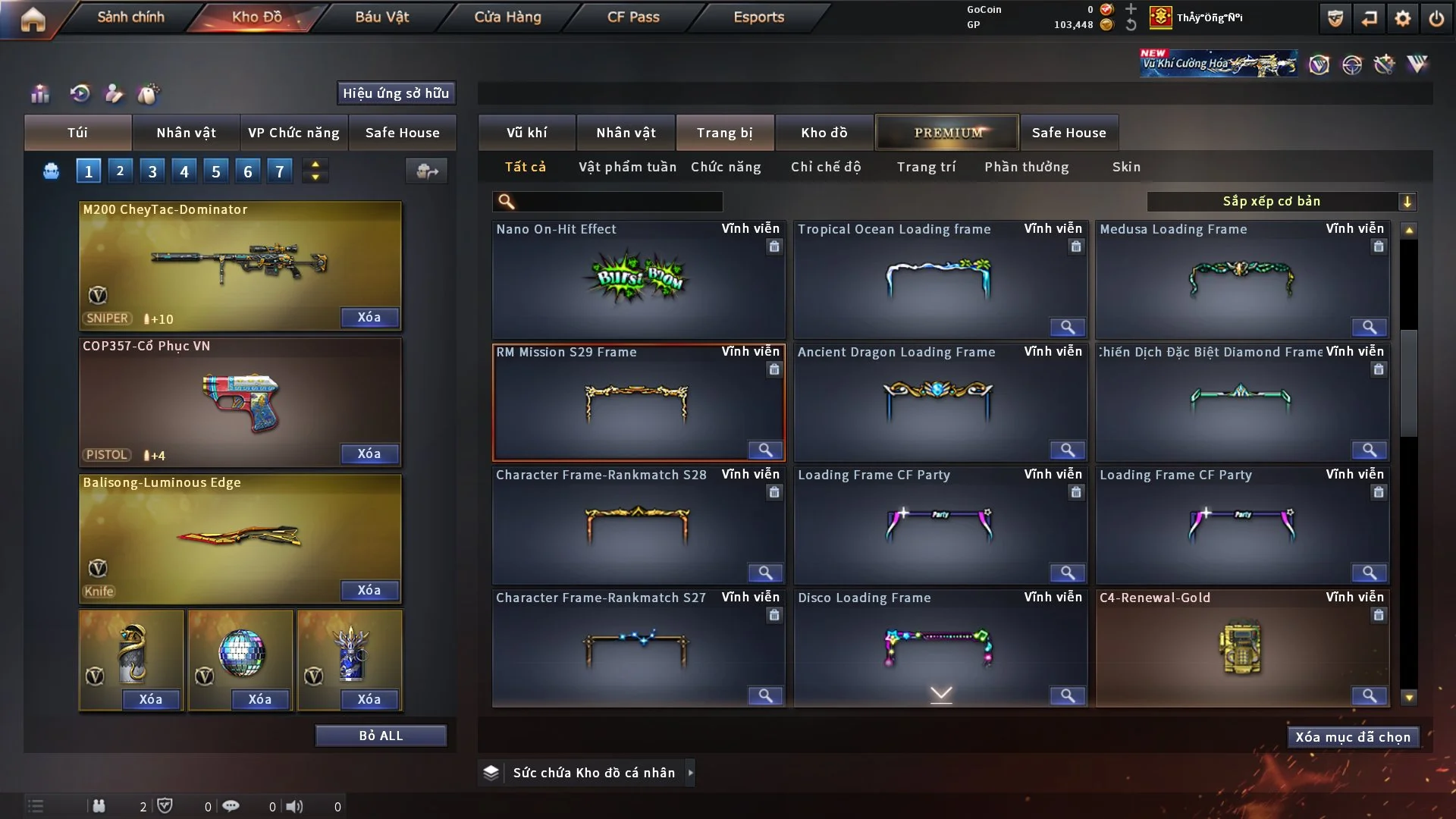Choose the C4-Renewal-Gold item
The width and height of the screenshot is (1456, 819).
pos(1241,649)
